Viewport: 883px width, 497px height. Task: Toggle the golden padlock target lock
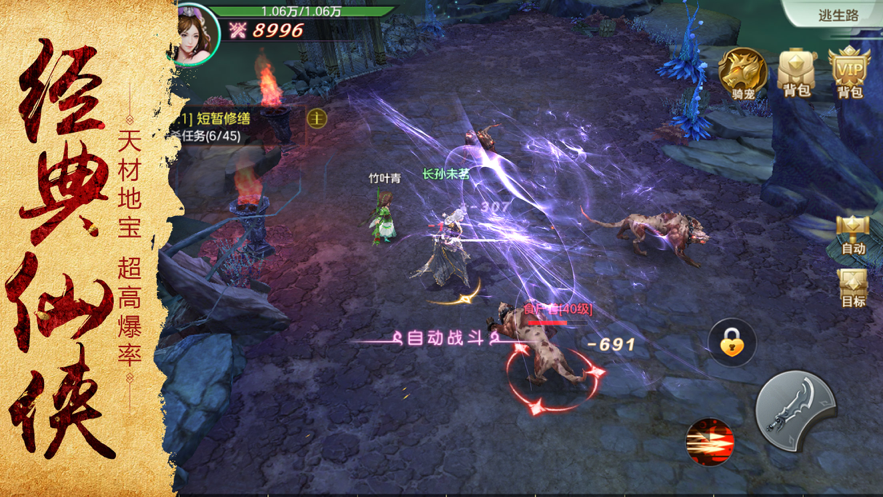coord(732,343)
